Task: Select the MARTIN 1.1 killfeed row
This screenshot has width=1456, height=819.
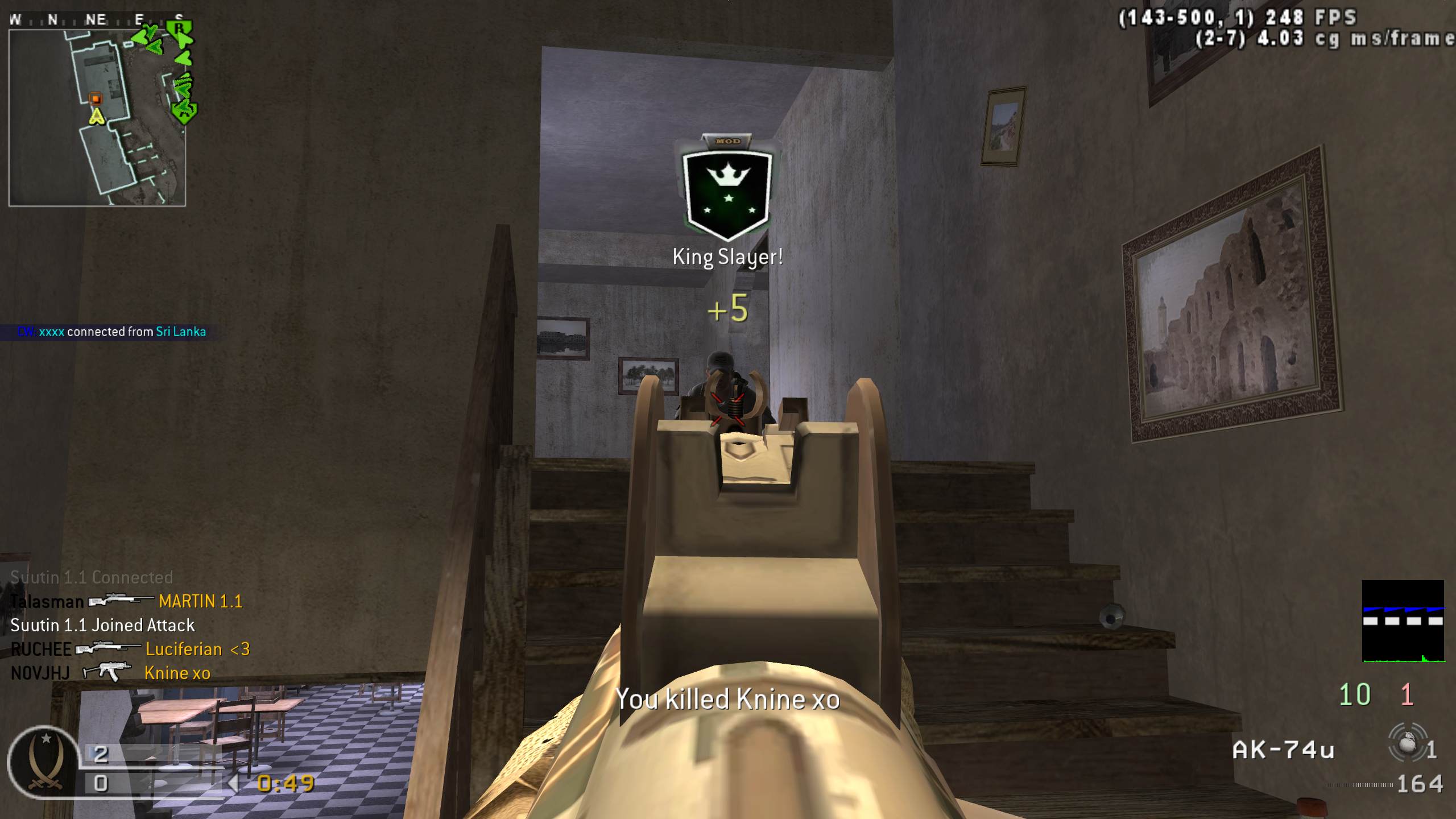Action: click(x=126, y=601)
